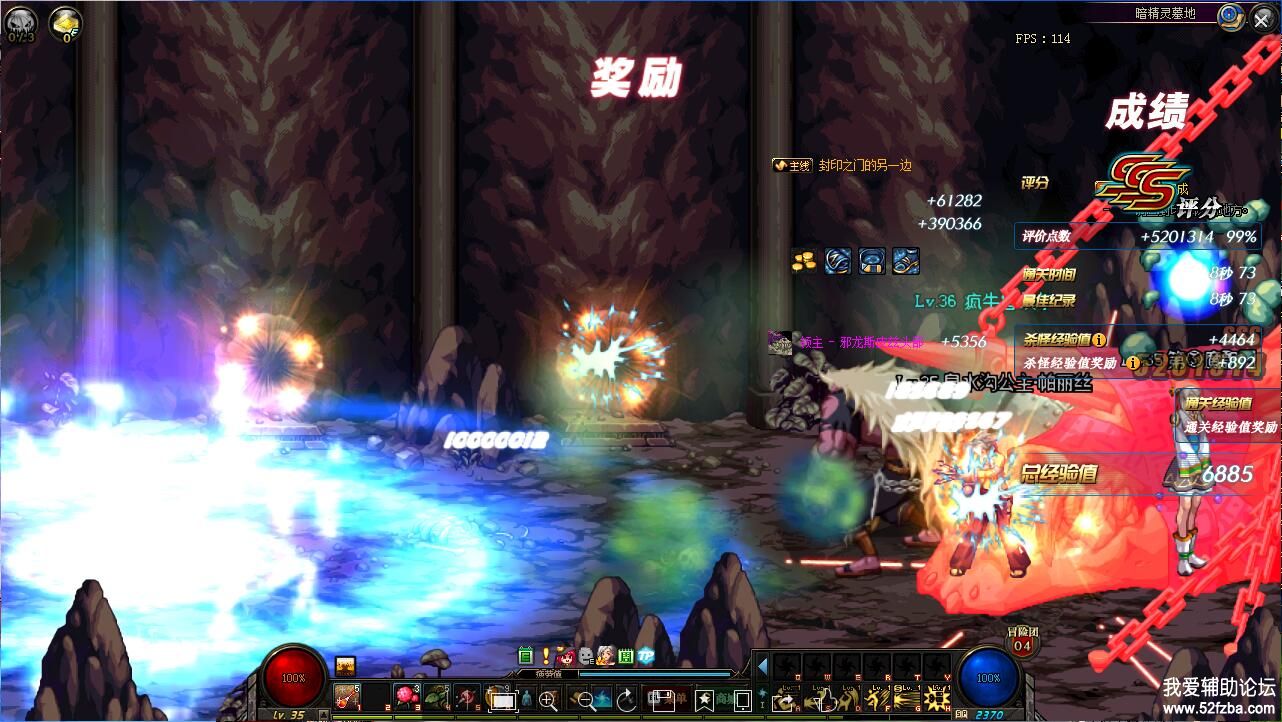Collapse the skill bar with the left arrow

tap(762, 666)
